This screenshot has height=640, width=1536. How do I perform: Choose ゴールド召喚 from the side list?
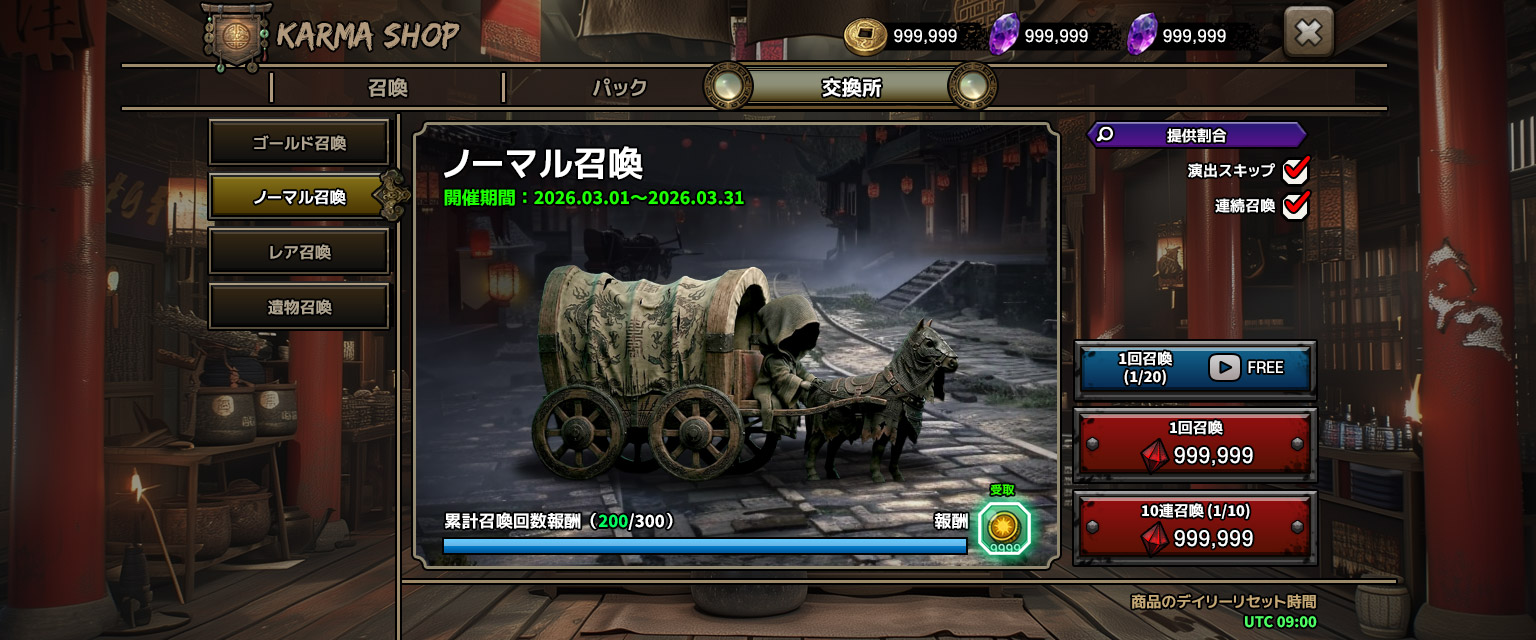pyautogui.click(x=298, y=143)
